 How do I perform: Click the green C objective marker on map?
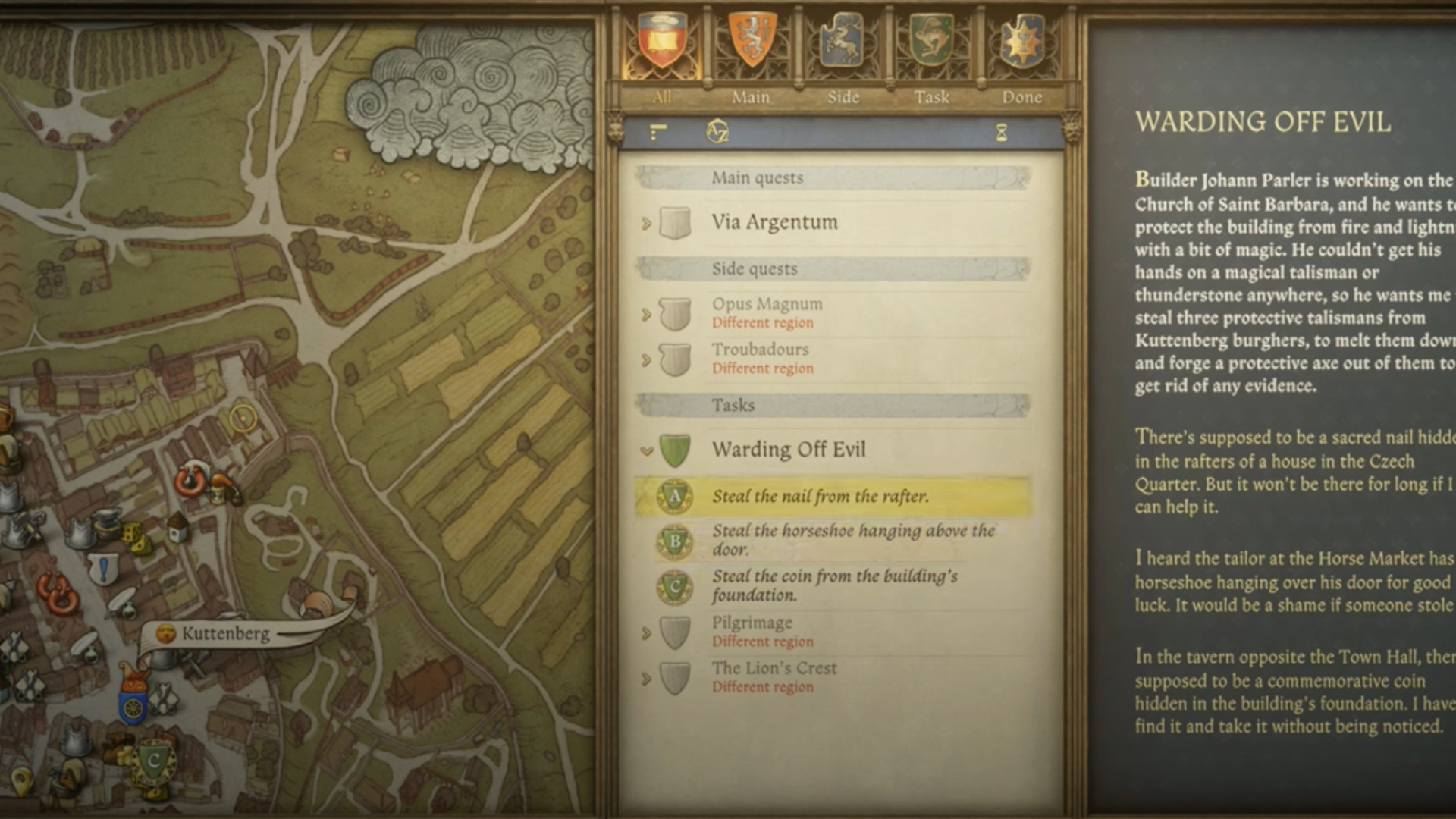click(153, 761)
